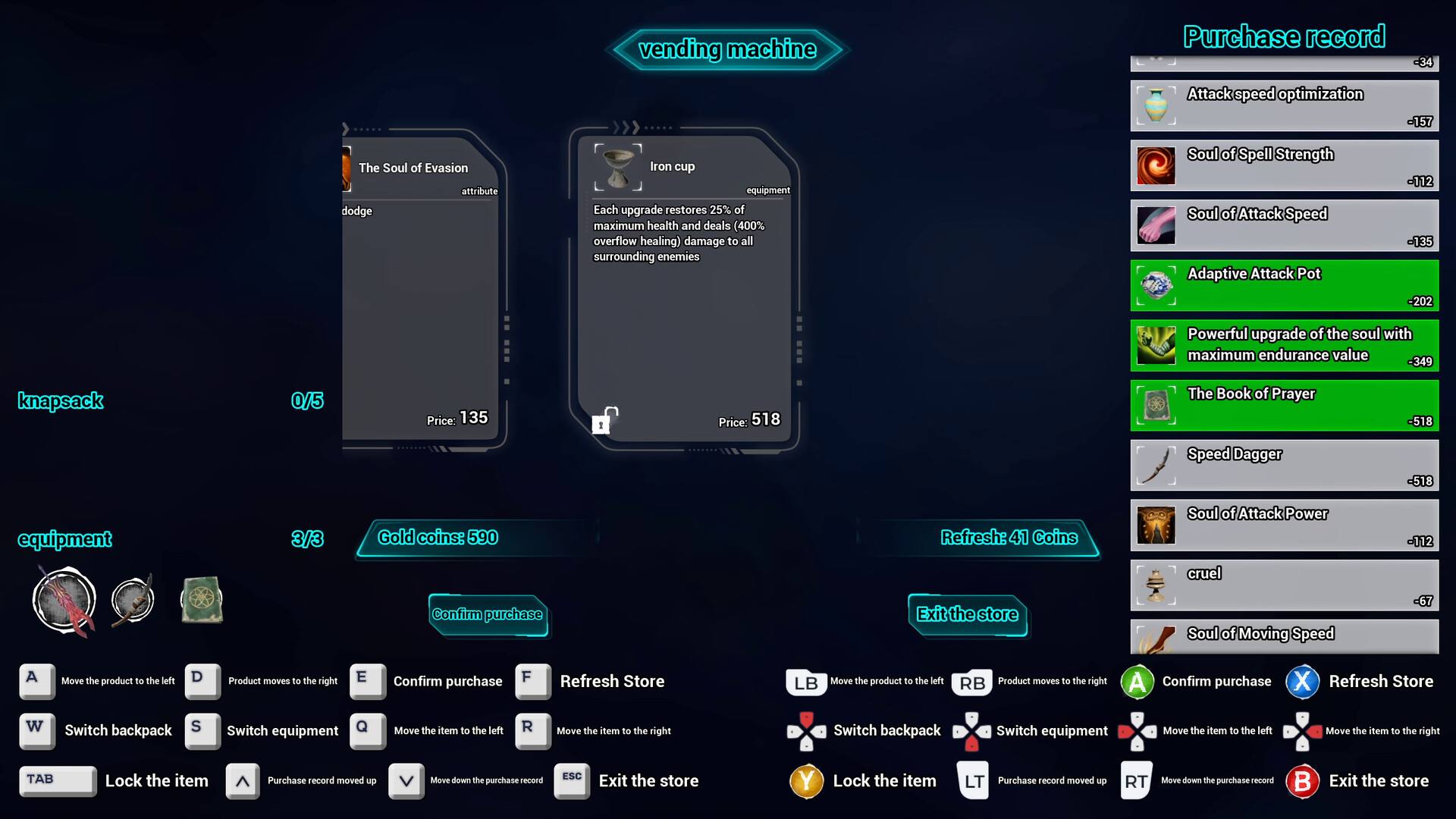Select the Soul of Spell Strength icon
The image size is (1456, 819).
pyautogui.click(x=1156, y=165)
